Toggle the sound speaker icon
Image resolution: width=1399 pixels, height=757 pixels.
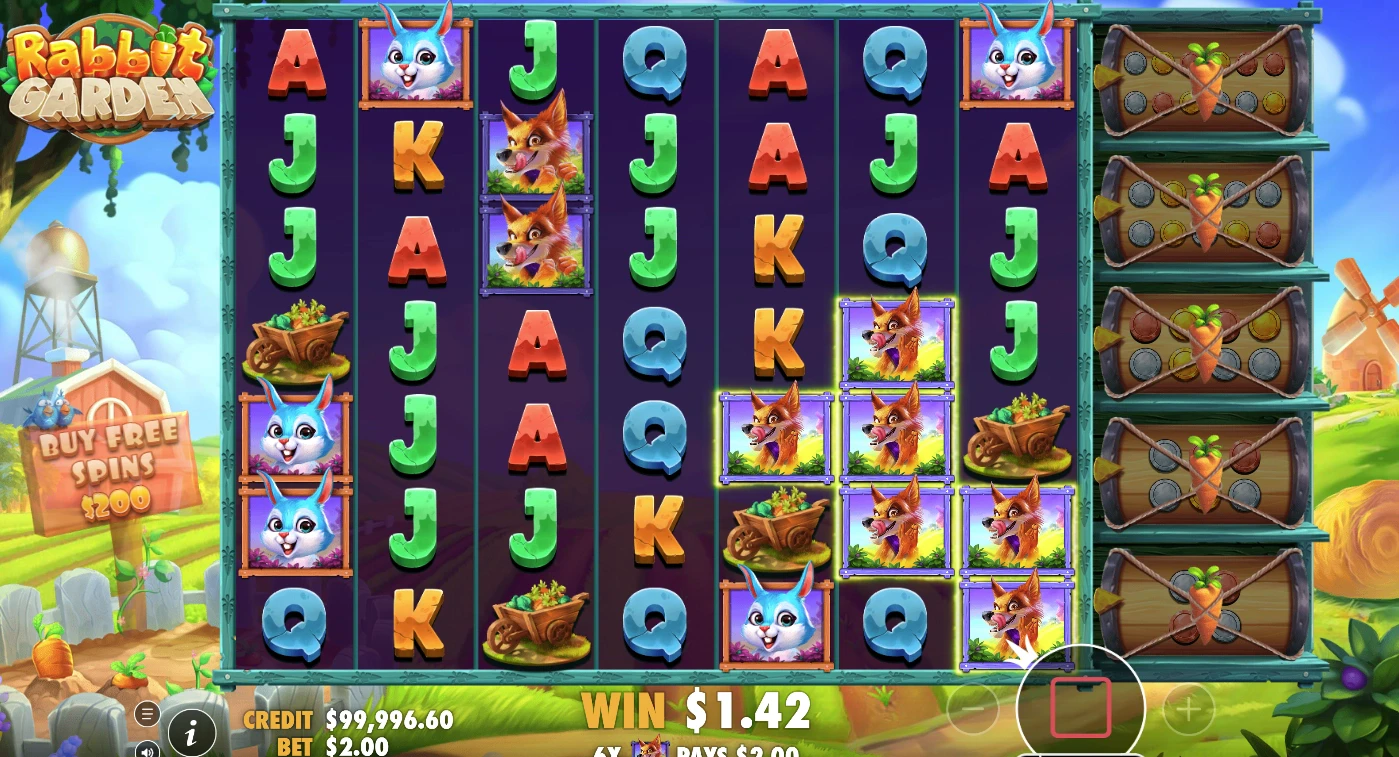point(147,748)
